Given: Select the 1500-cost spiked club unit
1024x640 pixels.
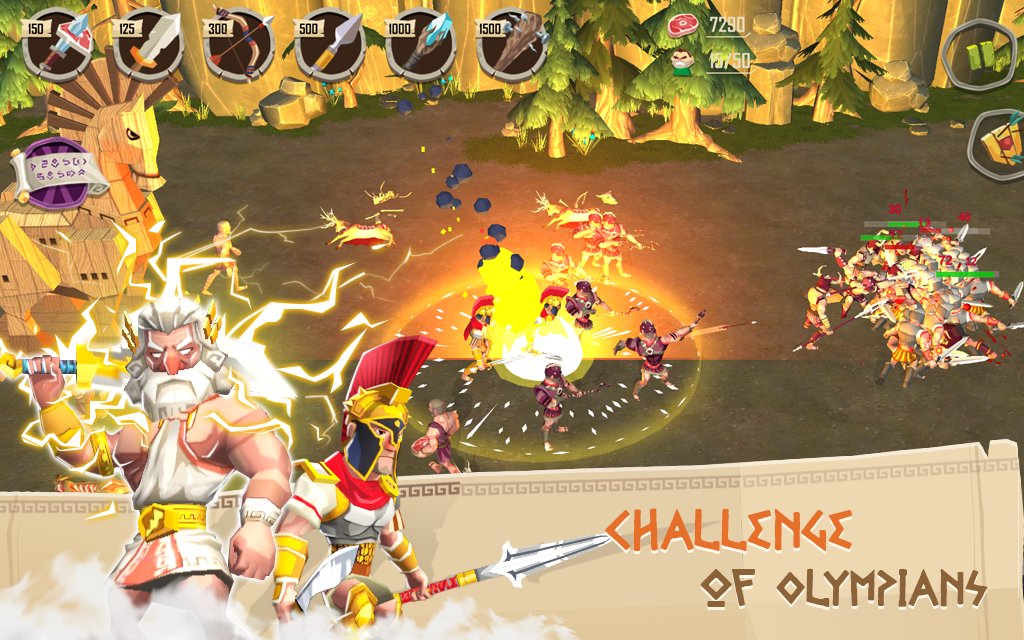Looking at the screenshot, I should pos(513,45).
